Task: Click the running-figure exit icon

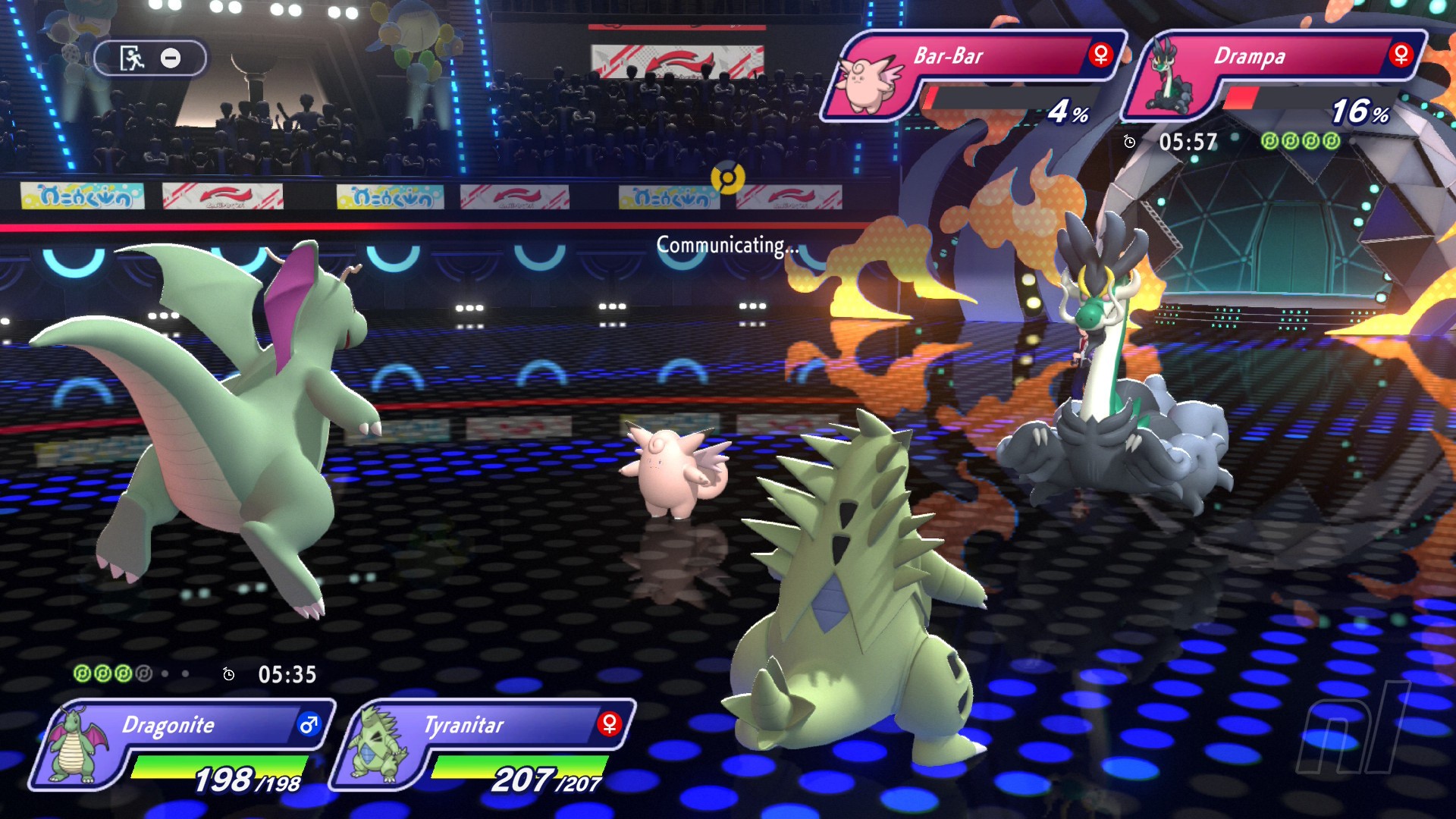Action: (x=132, y=58)
